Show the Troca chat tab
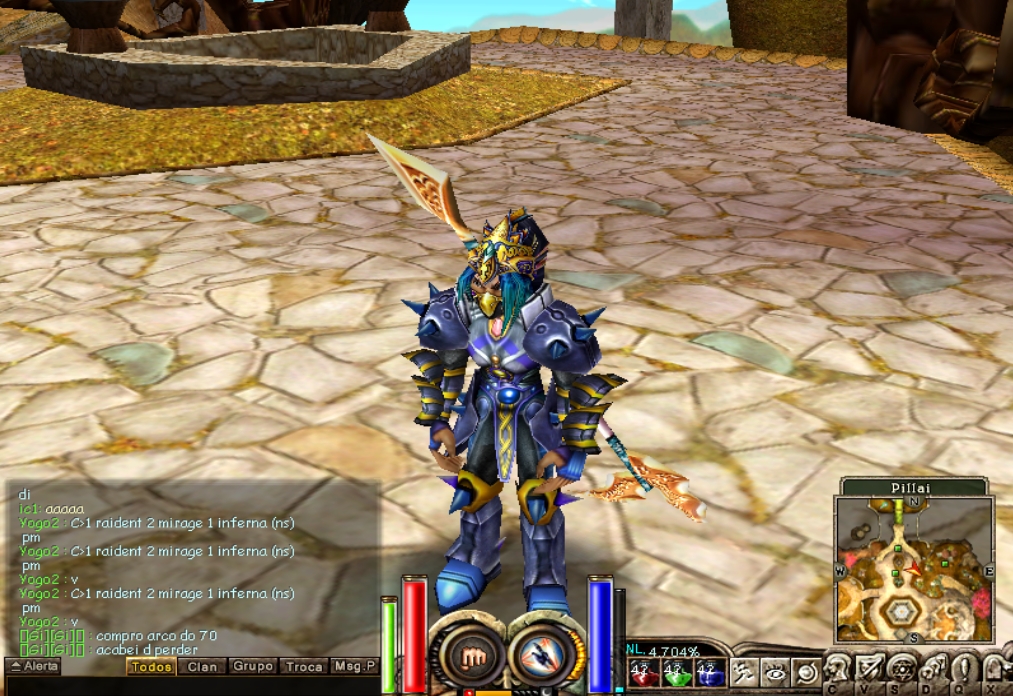Image resolution: width=1013 pixels, height=696 pixels. (x=304, y=666)
